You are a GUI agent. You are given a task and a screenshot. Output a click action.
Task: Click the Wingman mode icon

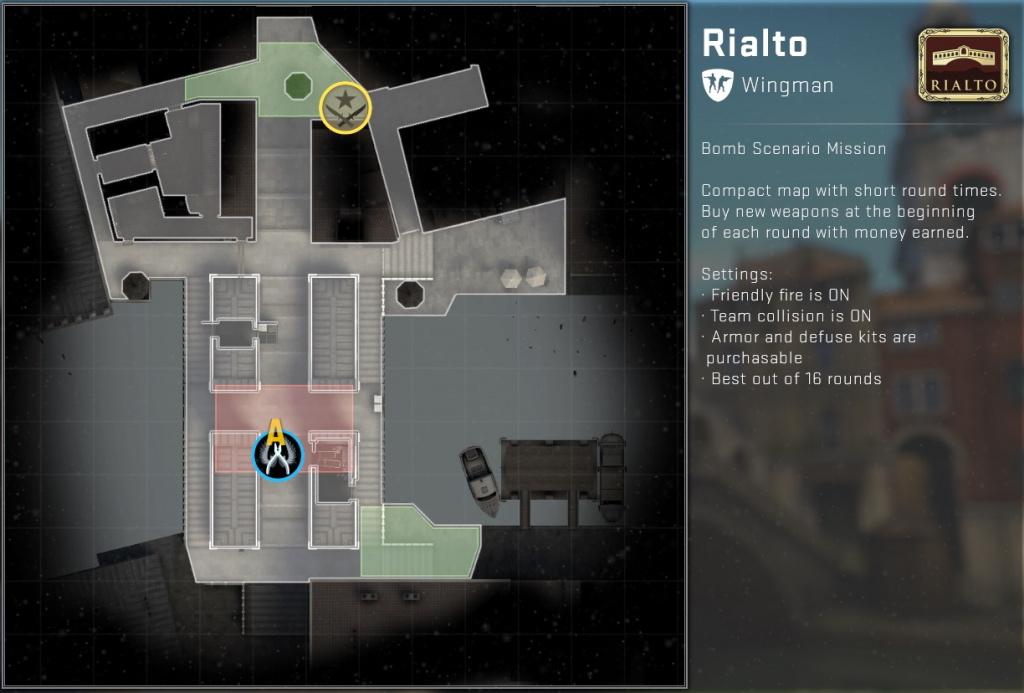tap(717, 84)
